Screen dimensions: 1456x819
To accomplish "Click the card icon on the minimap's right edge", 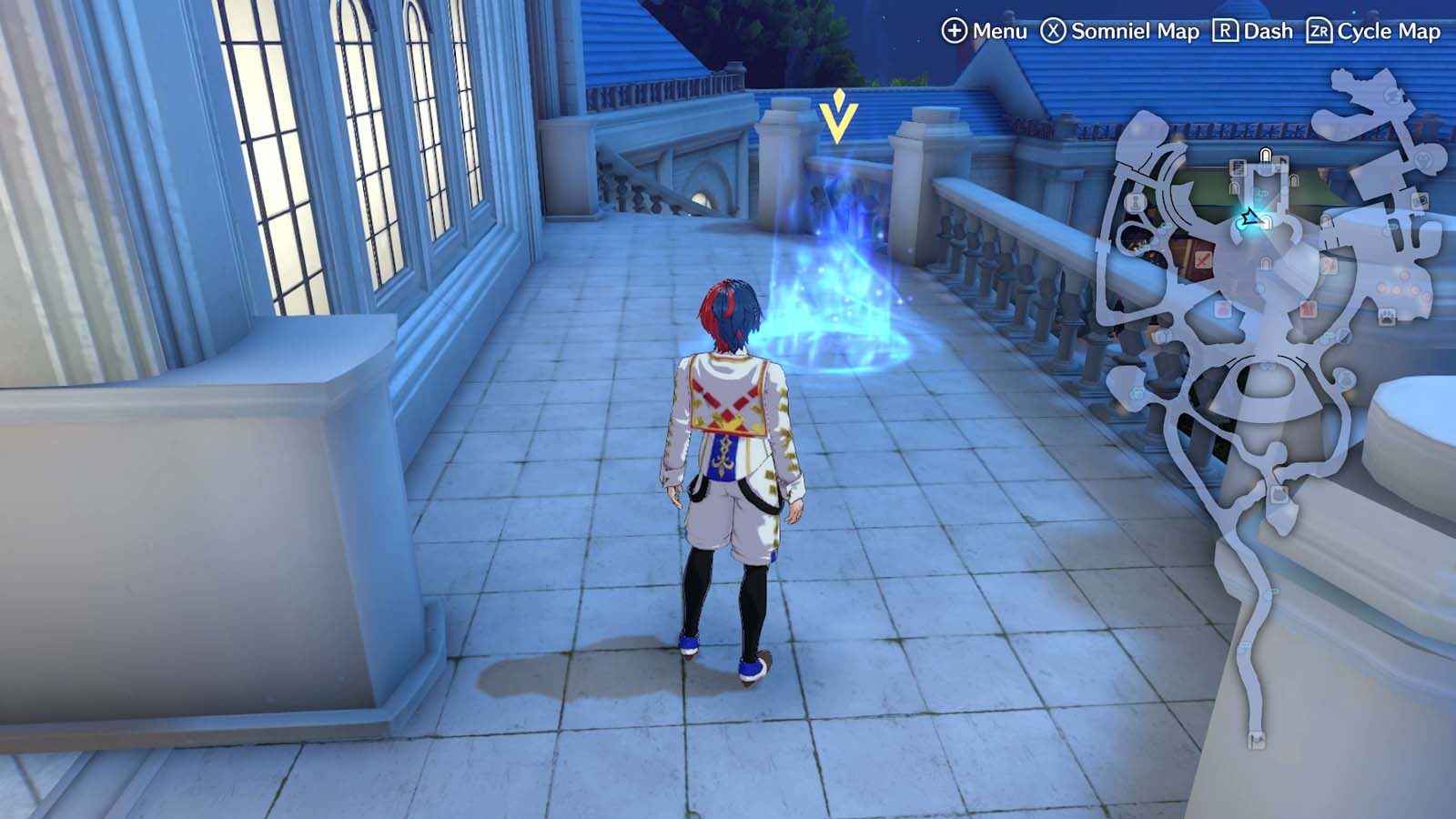I will (x=1420, y=200).
